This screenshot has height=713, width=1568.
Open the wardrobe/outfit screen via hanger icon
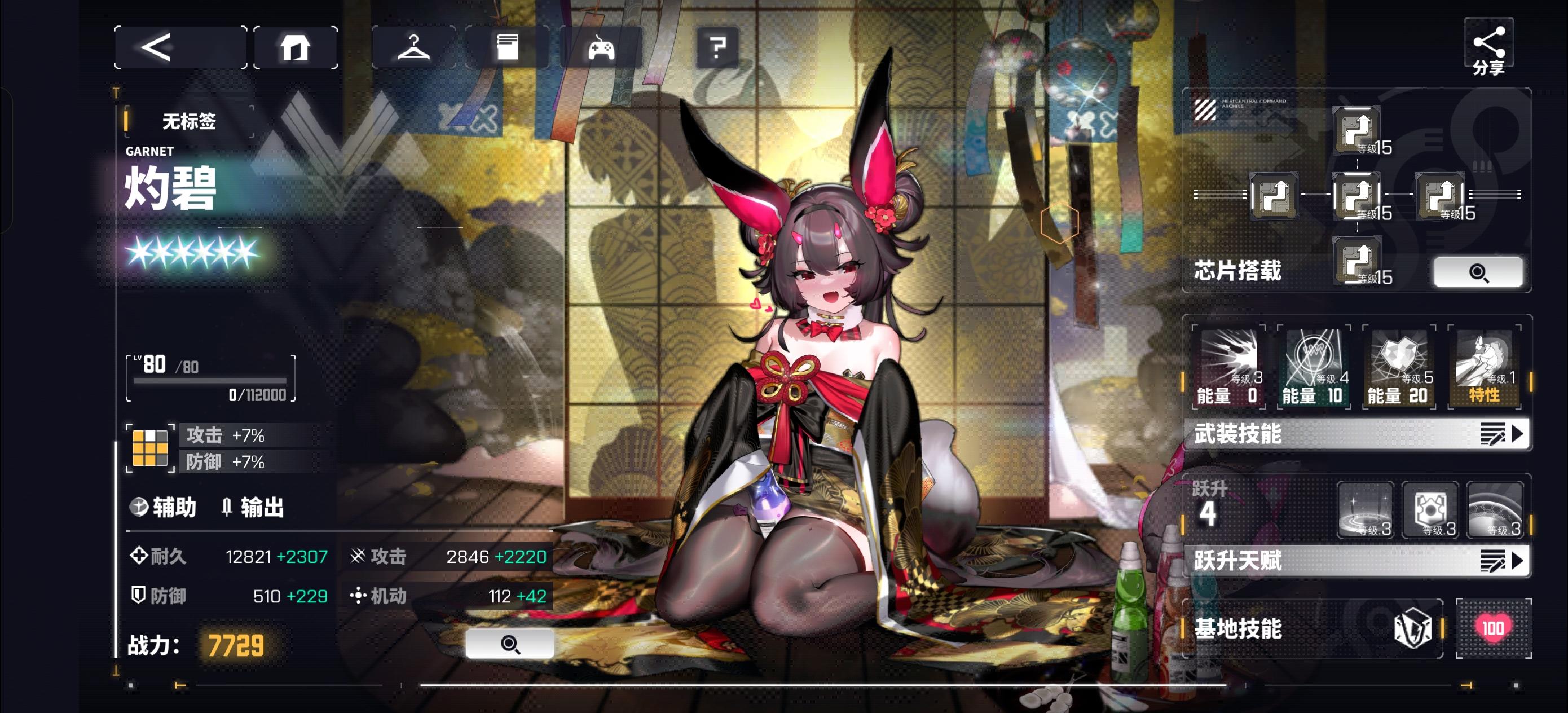point(415,48)
